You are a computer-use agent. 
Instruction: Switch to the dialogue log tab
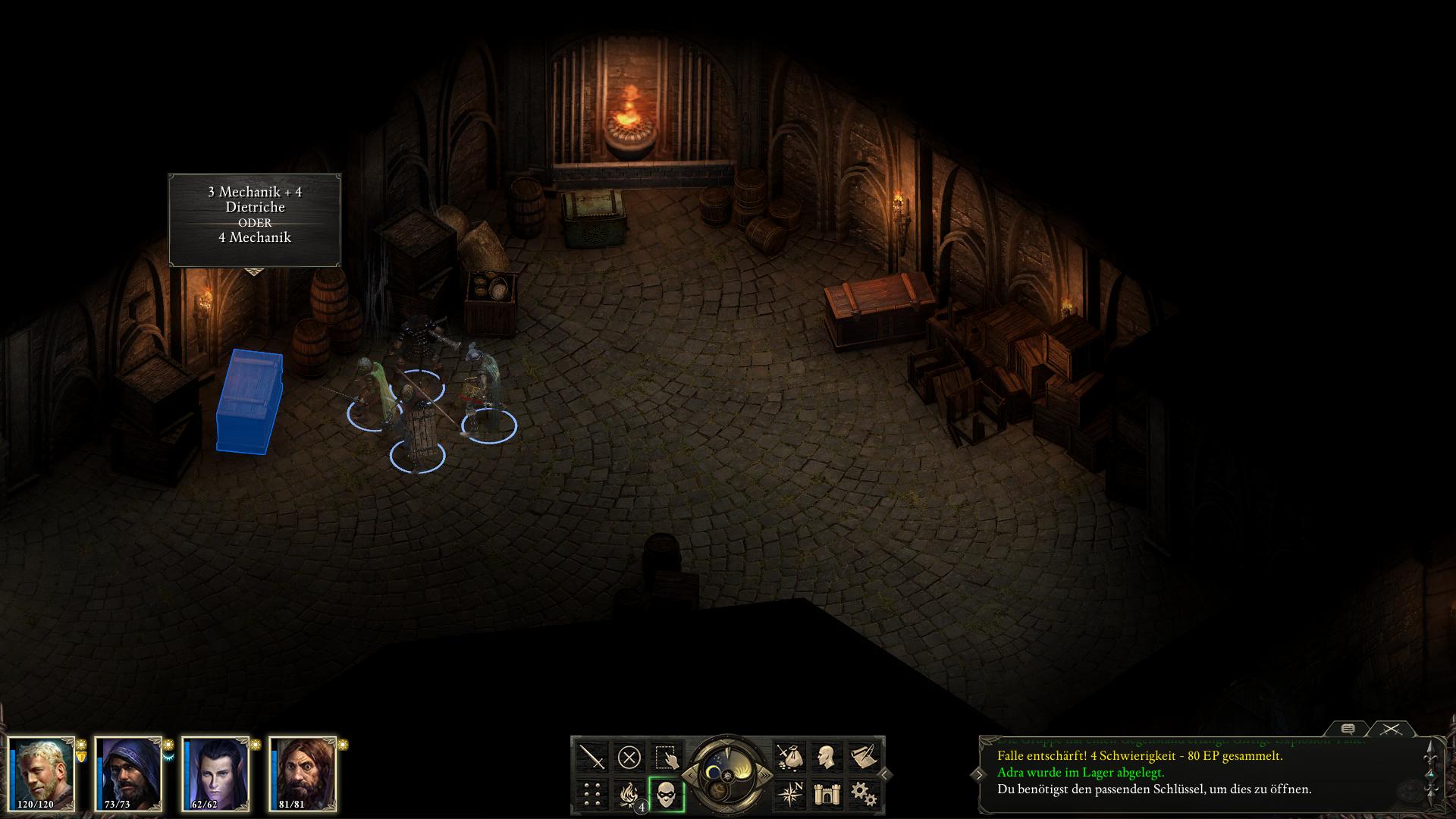click(x=1348, y=729)
